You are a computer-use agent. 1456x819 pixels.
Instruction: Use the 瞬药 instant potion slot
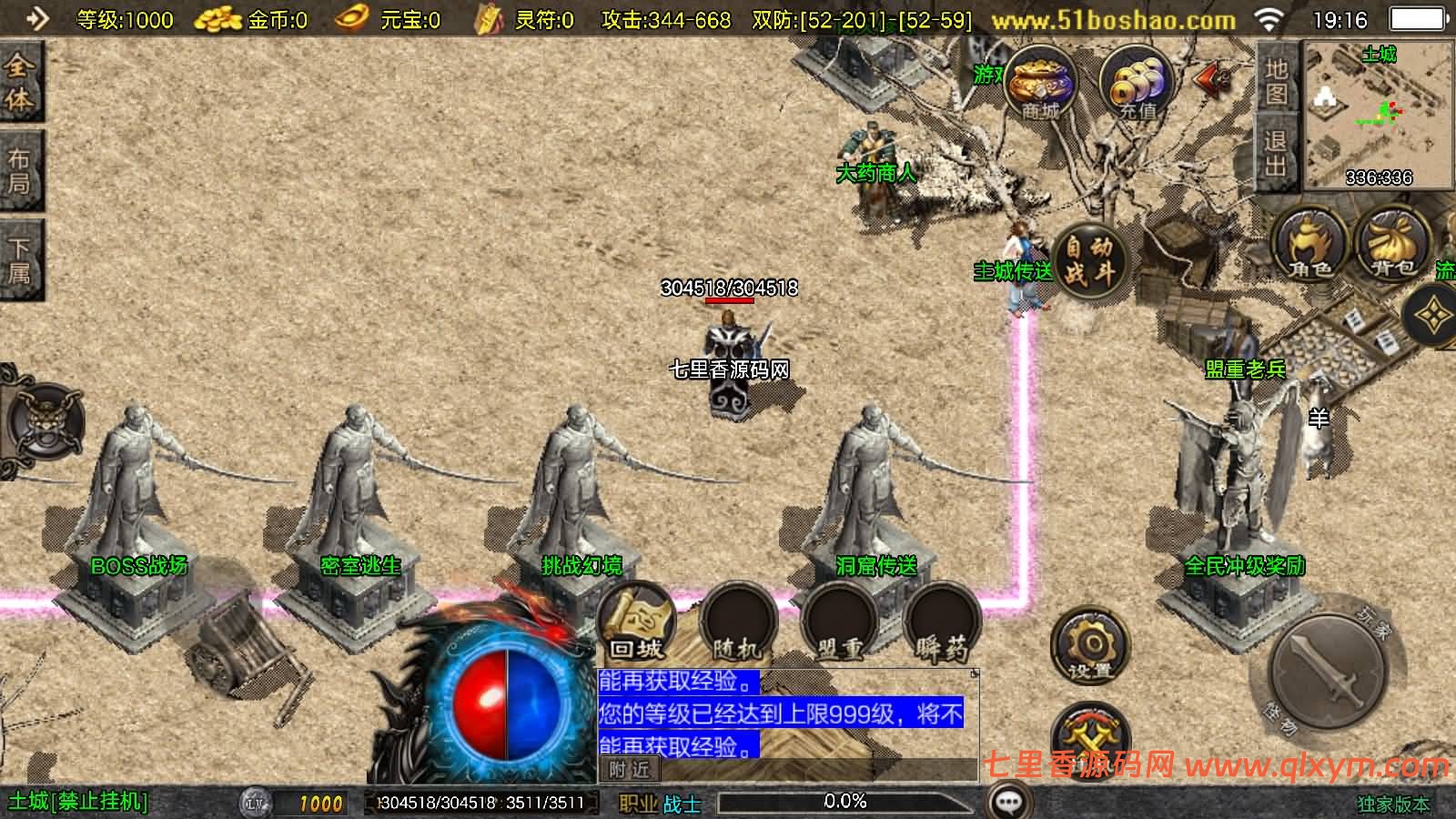point(942,625)
